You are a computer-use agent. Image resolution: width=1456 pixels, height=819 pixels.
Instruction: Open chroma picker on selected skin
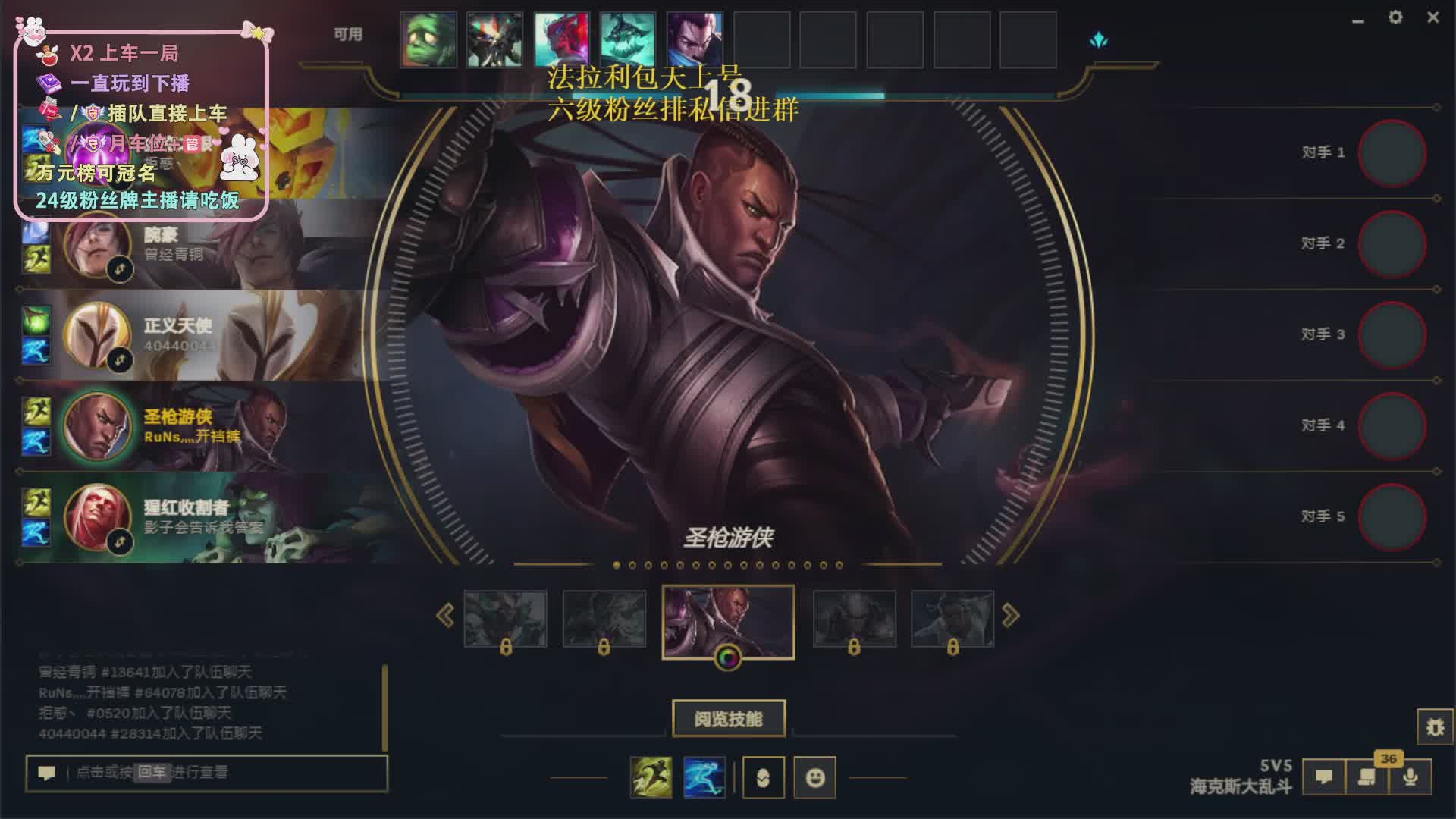727,657
